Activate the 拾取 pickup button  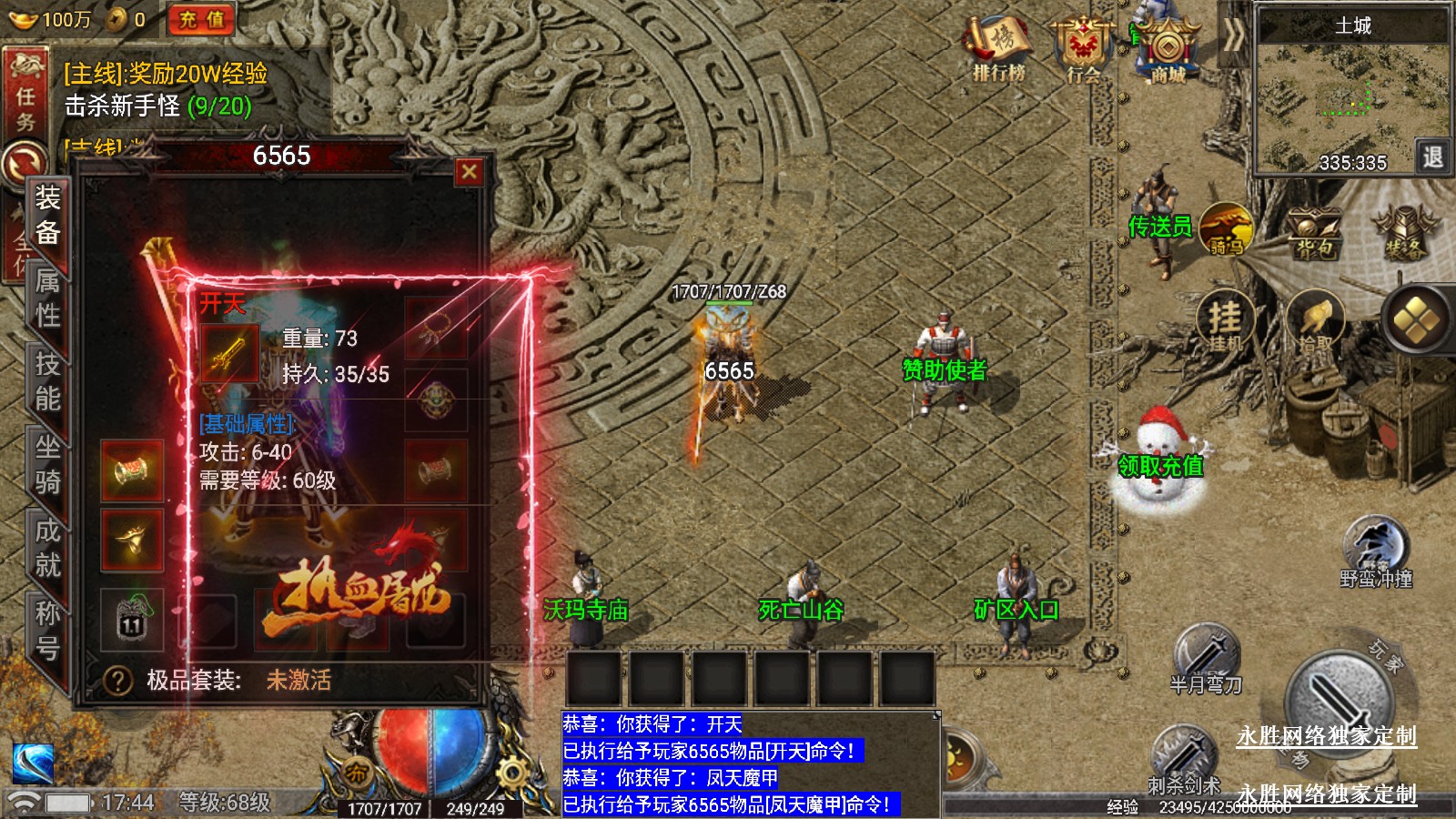(x=1314, y=322)
